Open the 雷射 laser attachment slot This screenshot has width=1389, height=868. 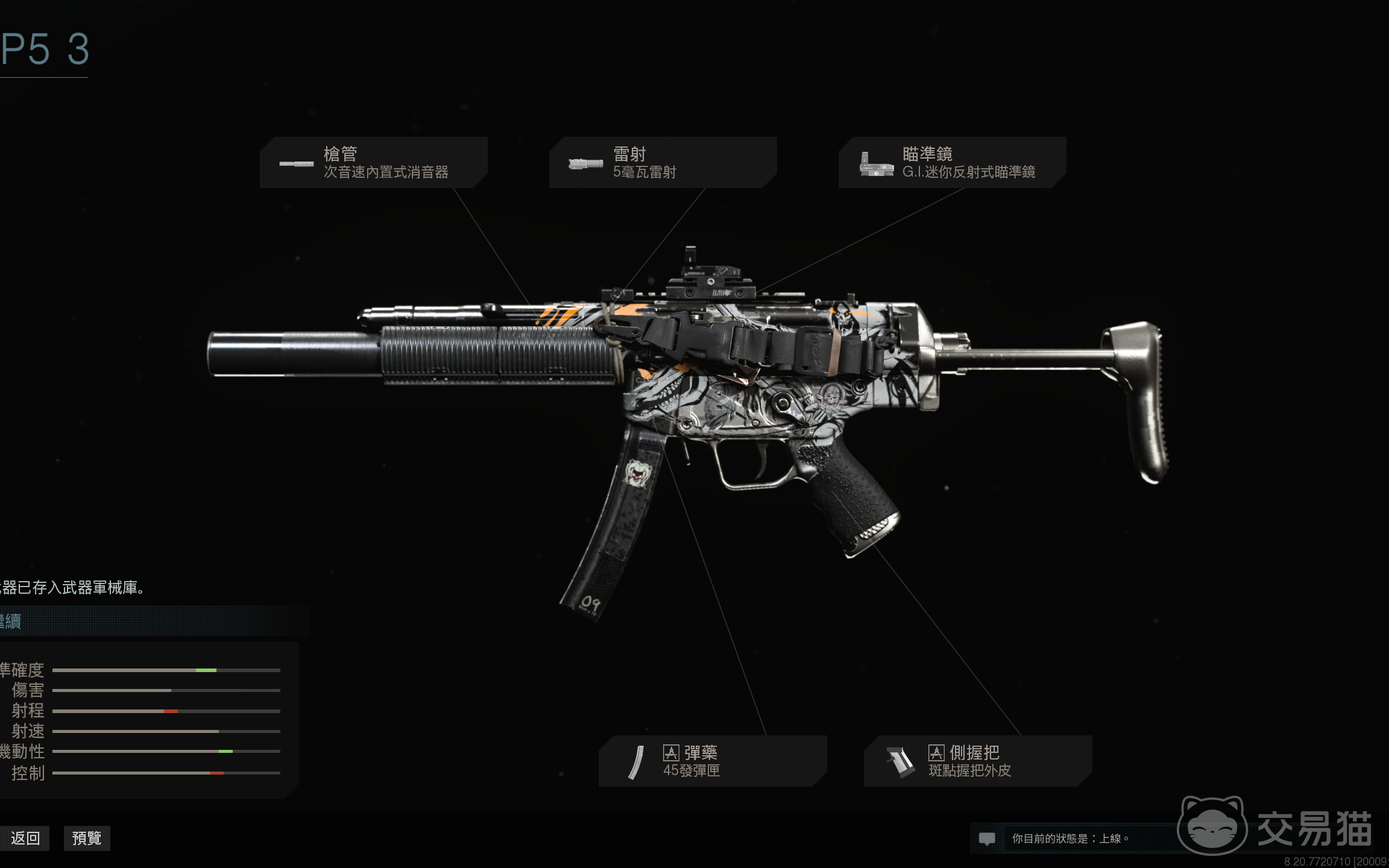point(663,163)
